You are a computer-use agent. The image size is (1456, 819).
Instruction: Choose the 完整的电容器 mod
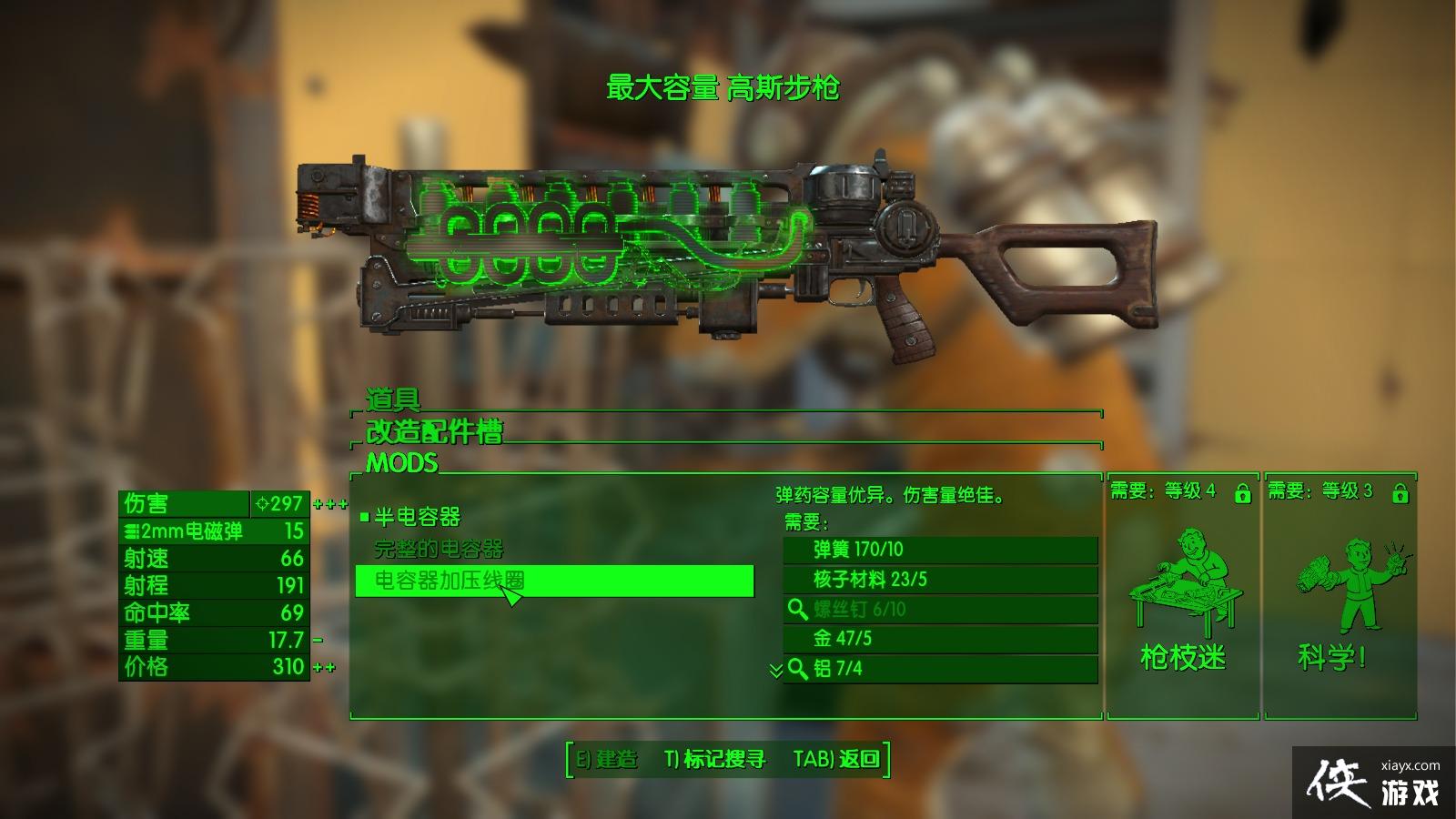[x=439, y=549]
